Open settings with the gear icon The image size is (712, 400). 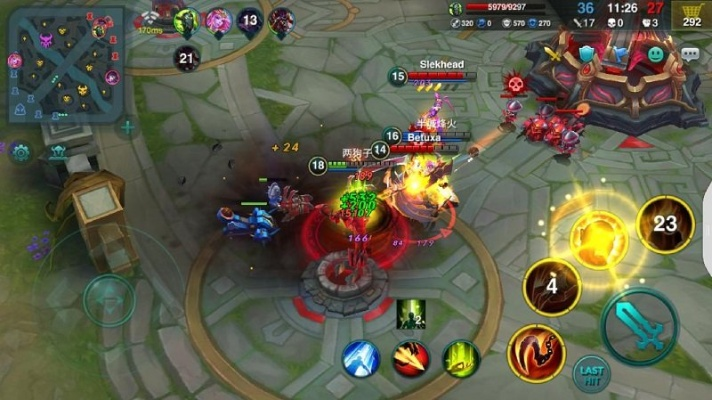tap(20, 154)
